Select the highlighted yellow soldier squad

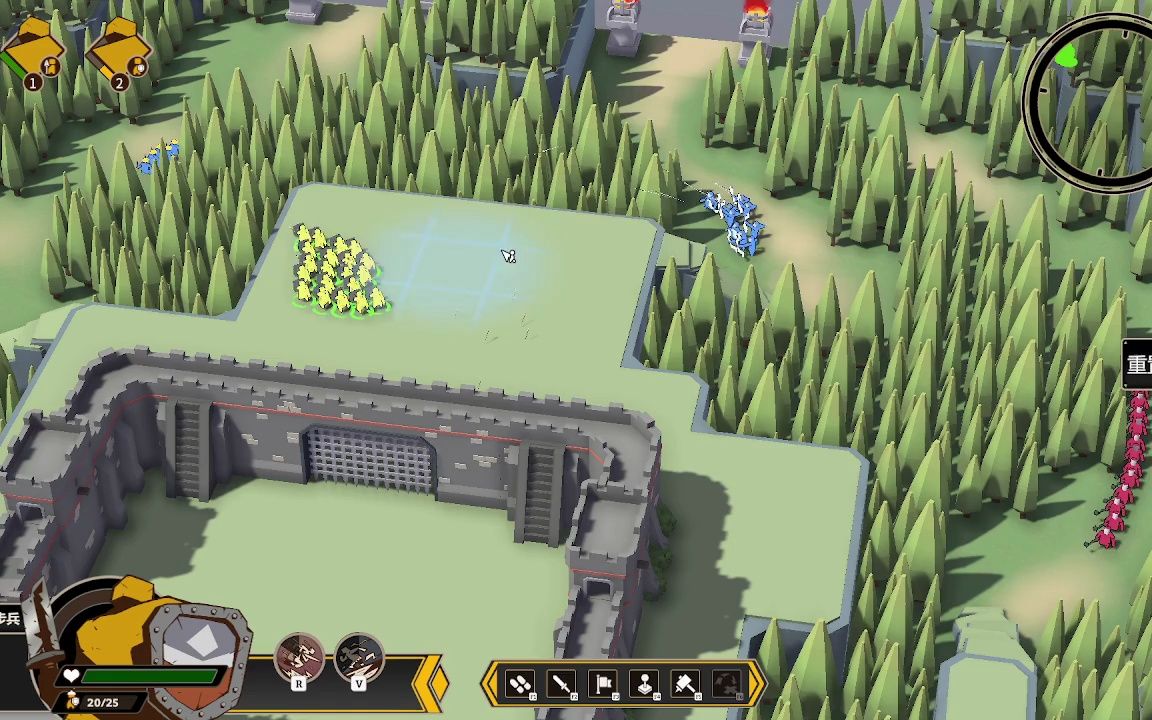[338, 272]
